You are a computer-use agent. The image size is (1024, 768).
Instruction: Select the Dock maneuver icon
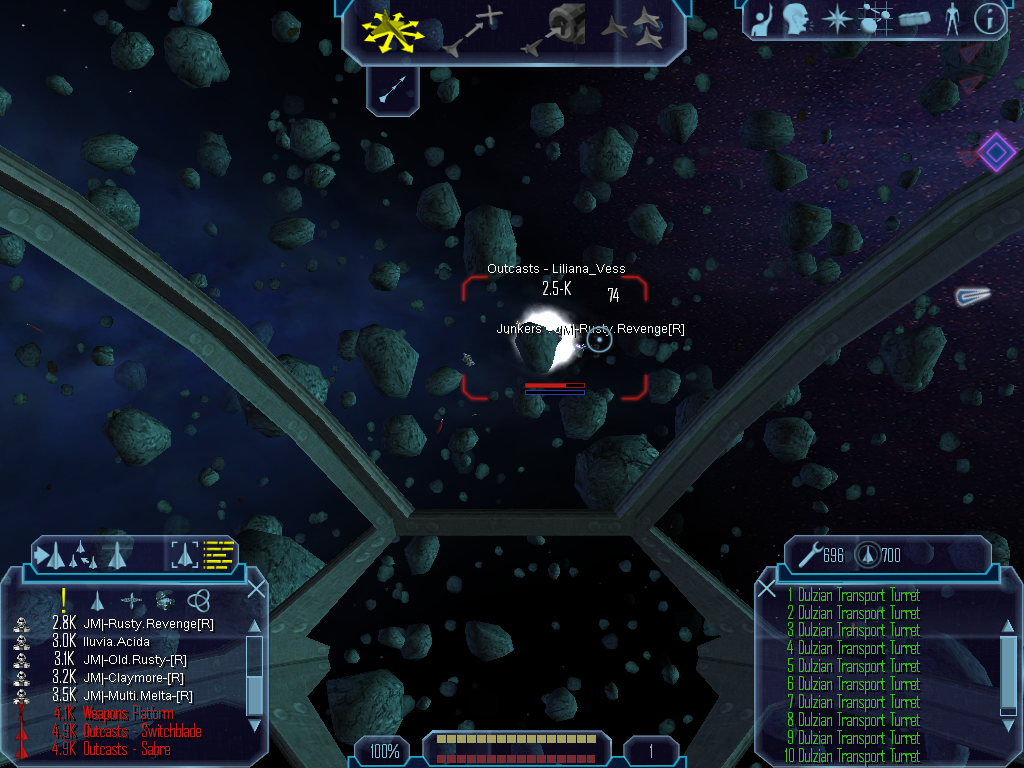(556, 28)
